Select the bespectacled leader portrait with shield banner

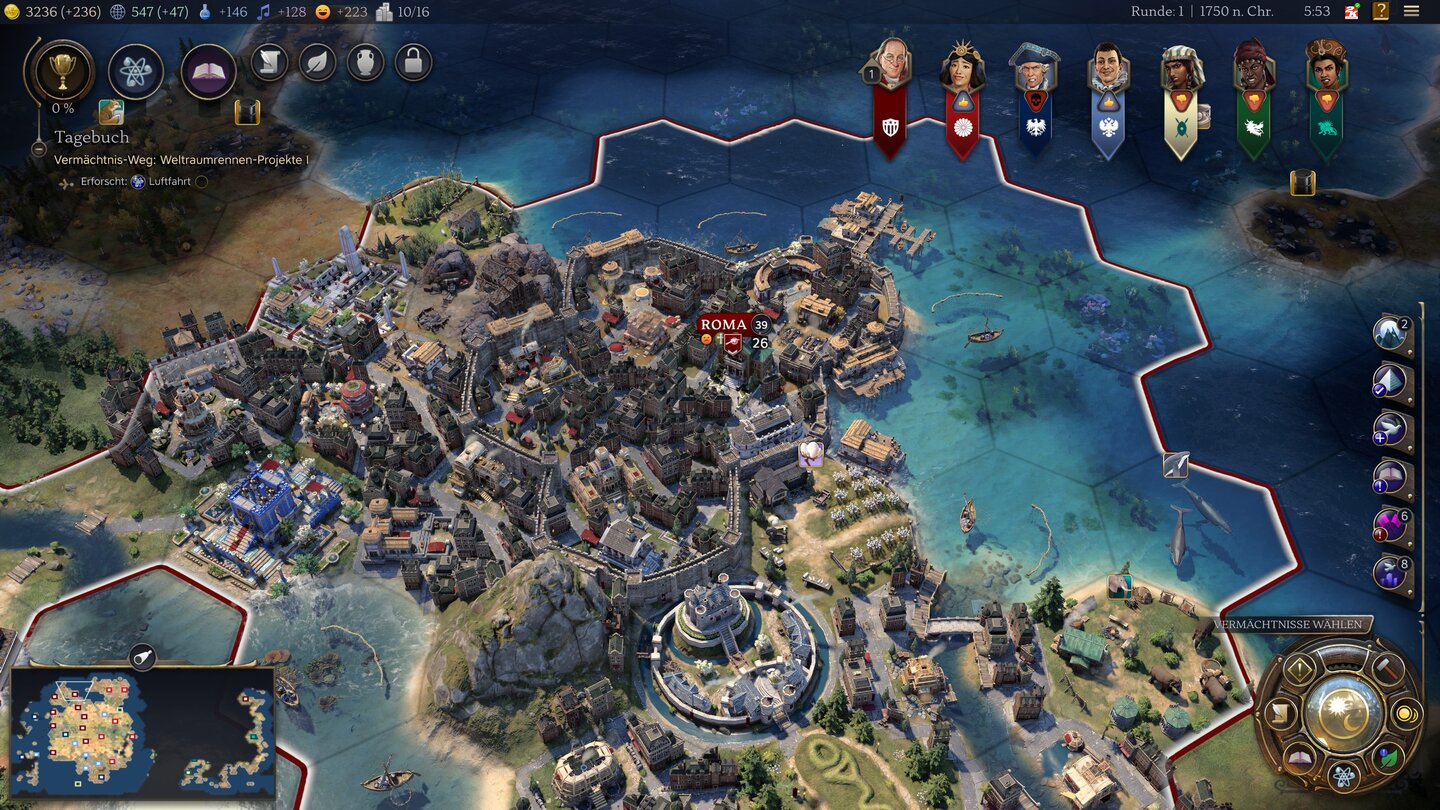tap(889, 66)
